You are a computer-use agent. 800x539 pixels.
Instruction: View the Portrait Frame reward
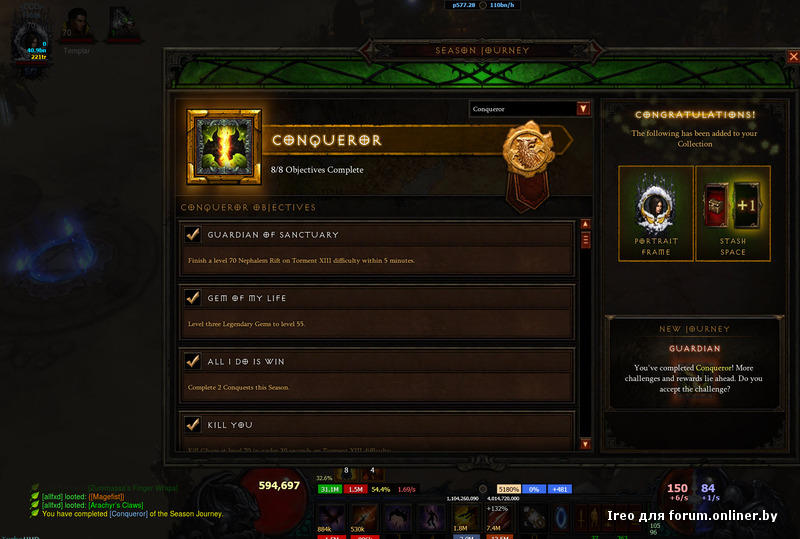pyautogui.click(x=656, y=213)
